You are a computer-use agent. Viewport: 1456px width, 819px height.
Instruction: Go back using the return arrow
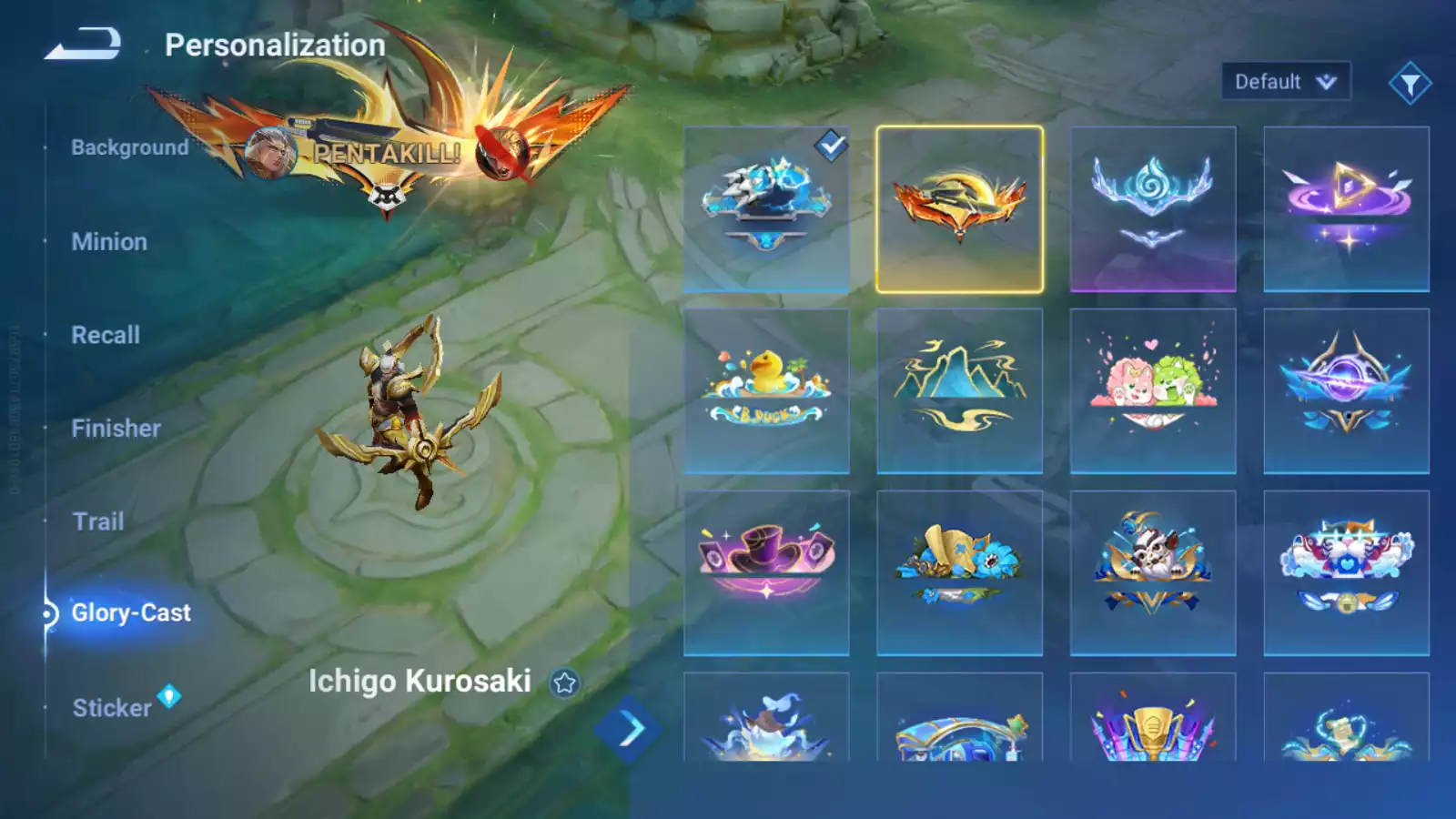[83, 44]
